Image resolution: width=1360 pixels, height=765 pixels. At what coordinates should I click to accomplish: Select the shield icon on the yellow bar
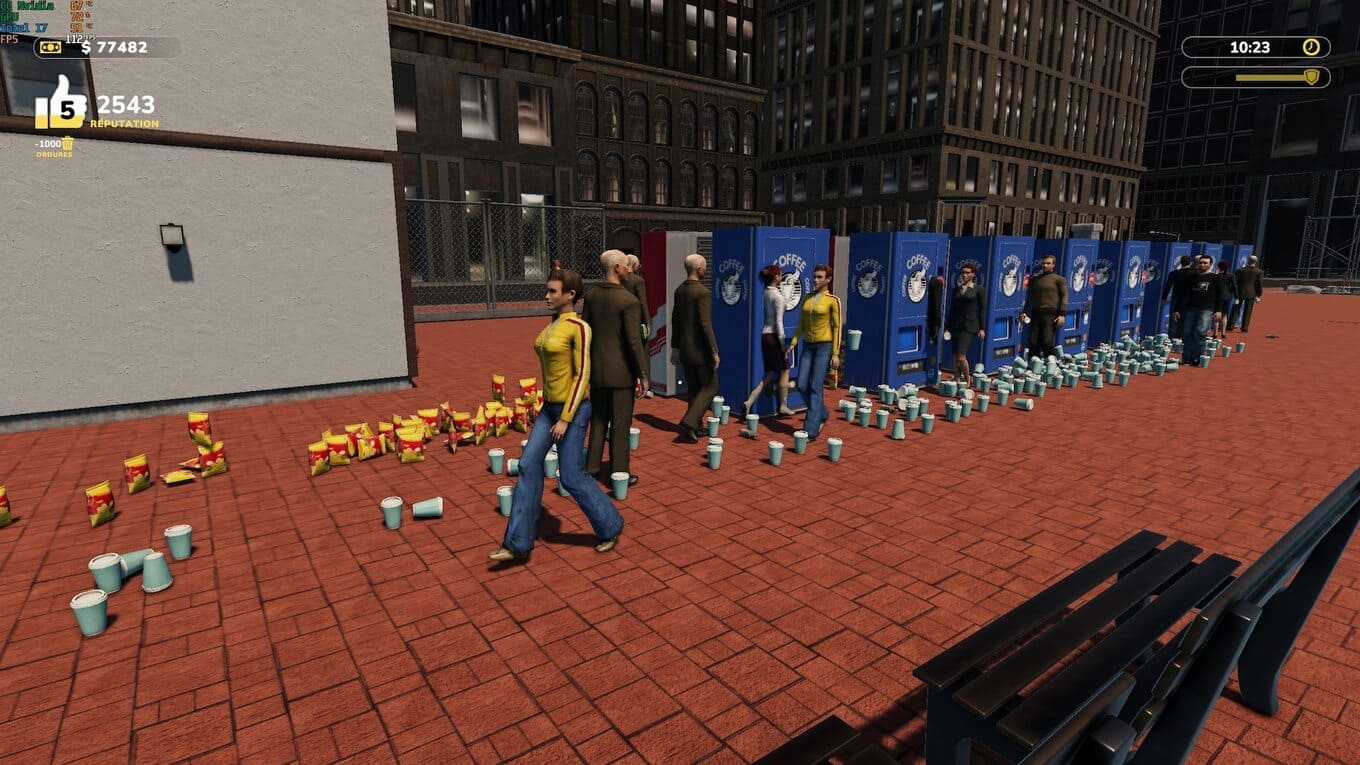click(1310, 77)
